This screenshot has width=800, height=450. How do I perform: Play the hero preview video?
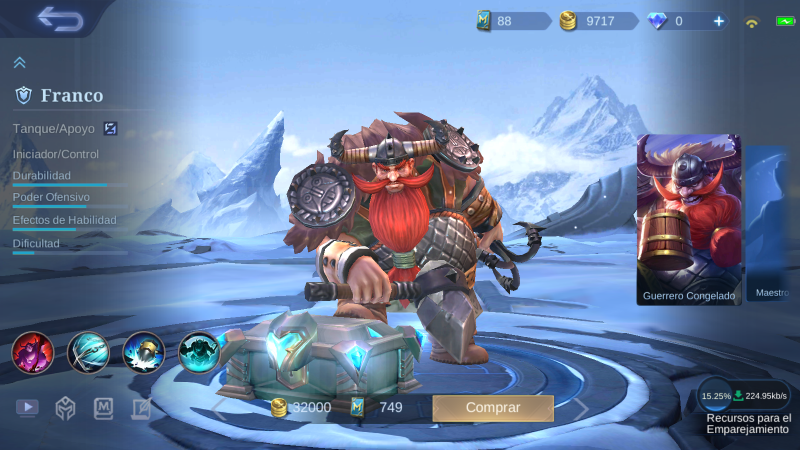point(27,407)
